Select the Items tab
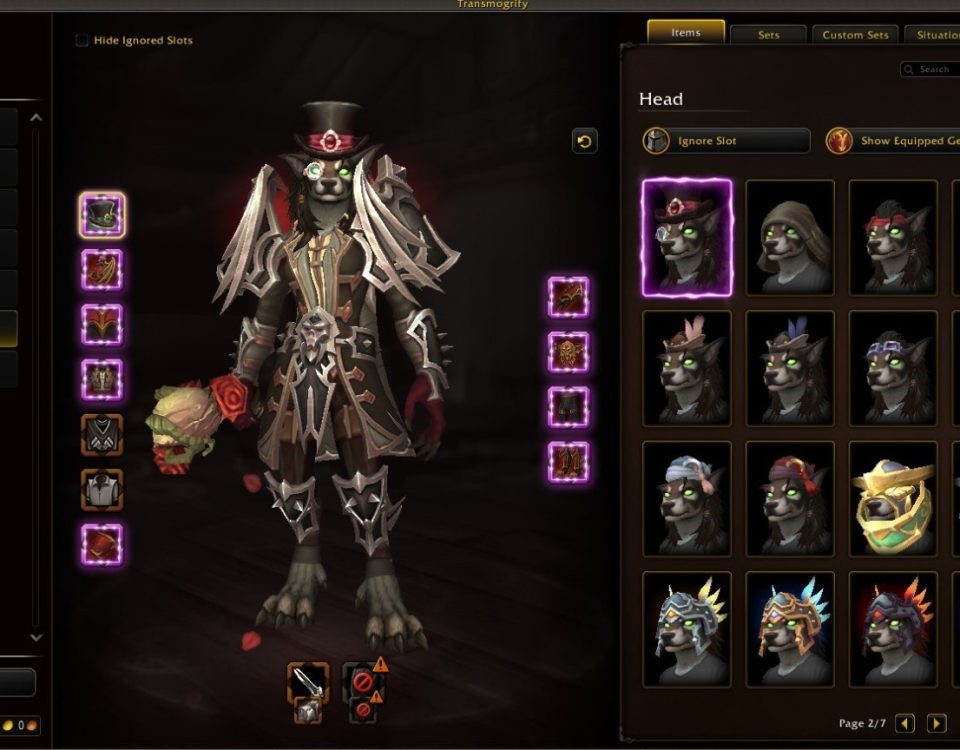Image resolution: width=960 pixels, height=750 pixels. click(x=686, y=33)
